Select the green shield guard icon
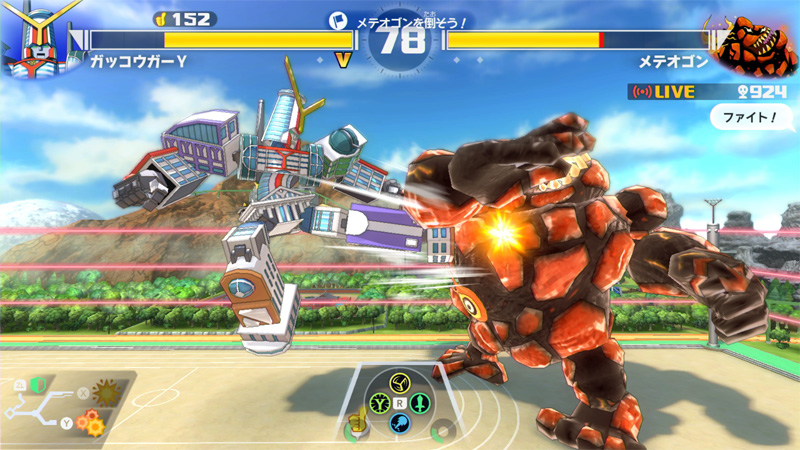Viewport: 800px width, 450px height. click(x=38, y=384)
